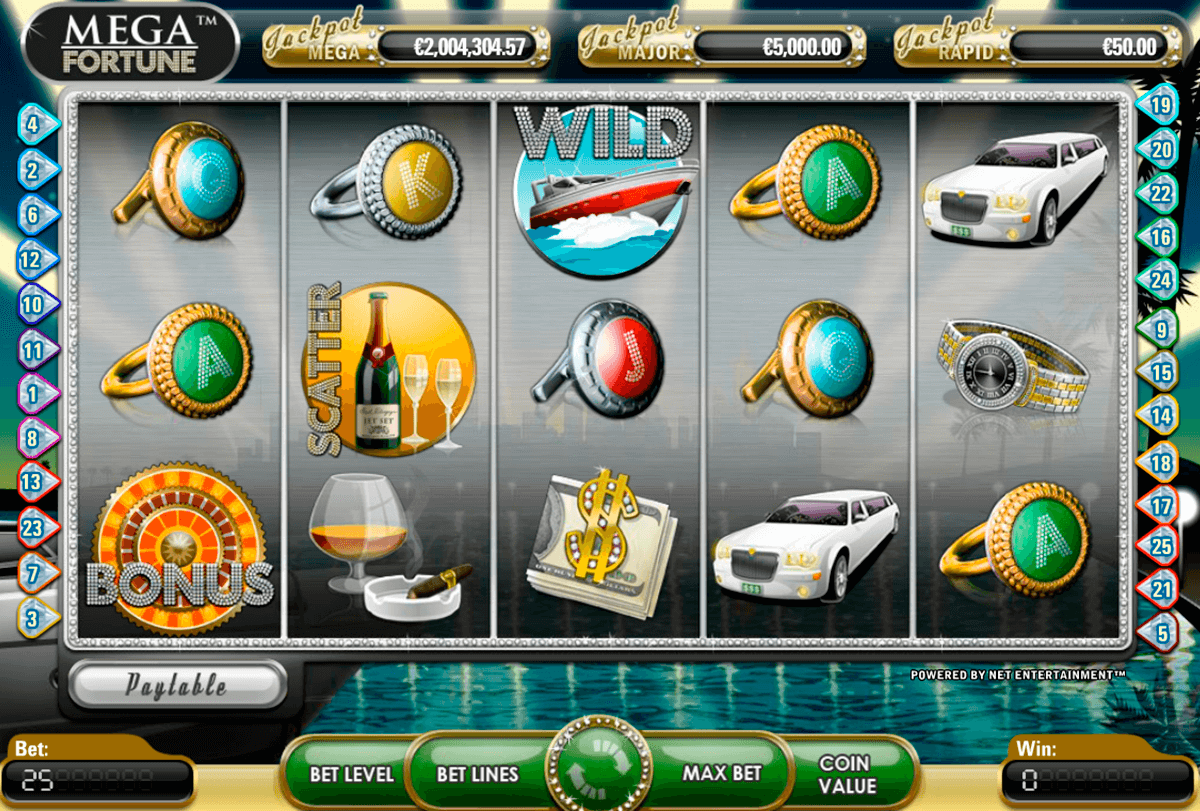The width and height of the screenshot is (1200, 811).
Task: Activate the Max Bet button
Action: [721, 773]
